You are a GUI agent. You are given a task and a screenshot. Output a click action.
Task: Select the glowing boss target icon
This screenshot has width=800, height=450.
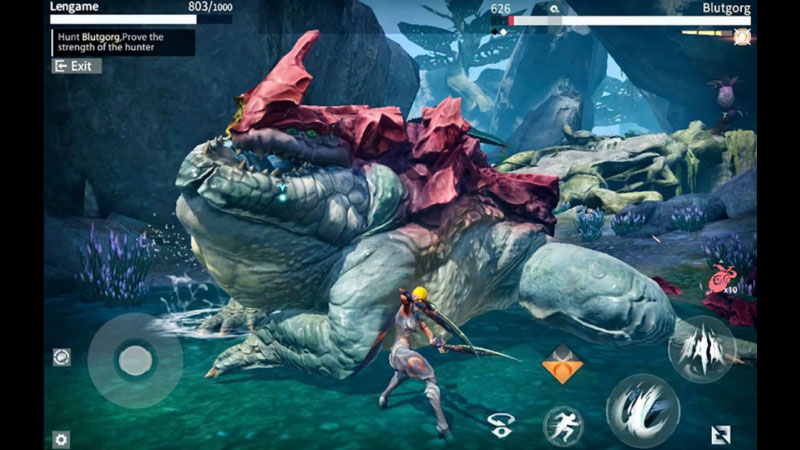point(741,36)
